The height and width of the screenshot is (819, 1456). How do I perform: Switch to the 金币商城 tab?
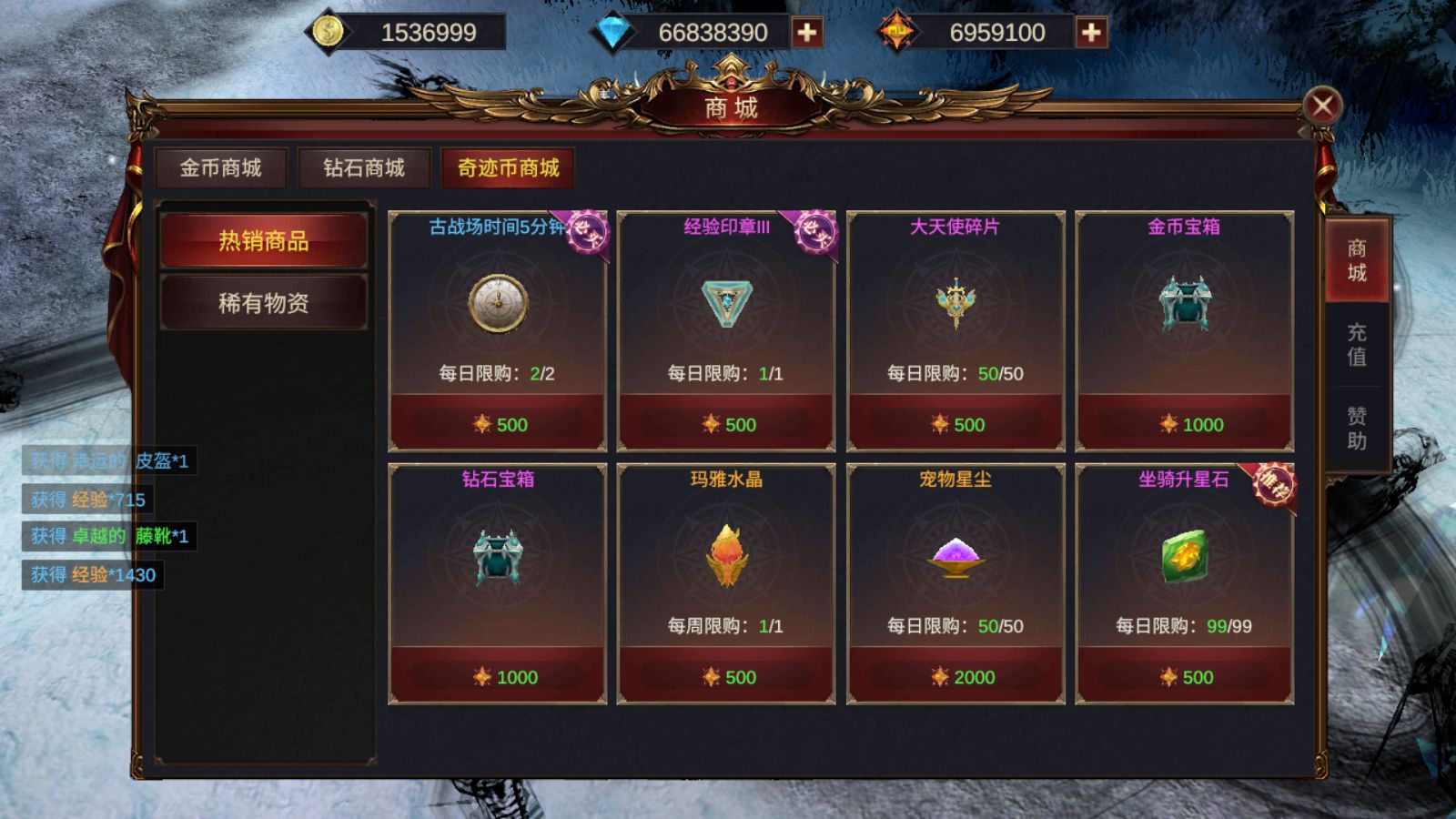[220, 168]
